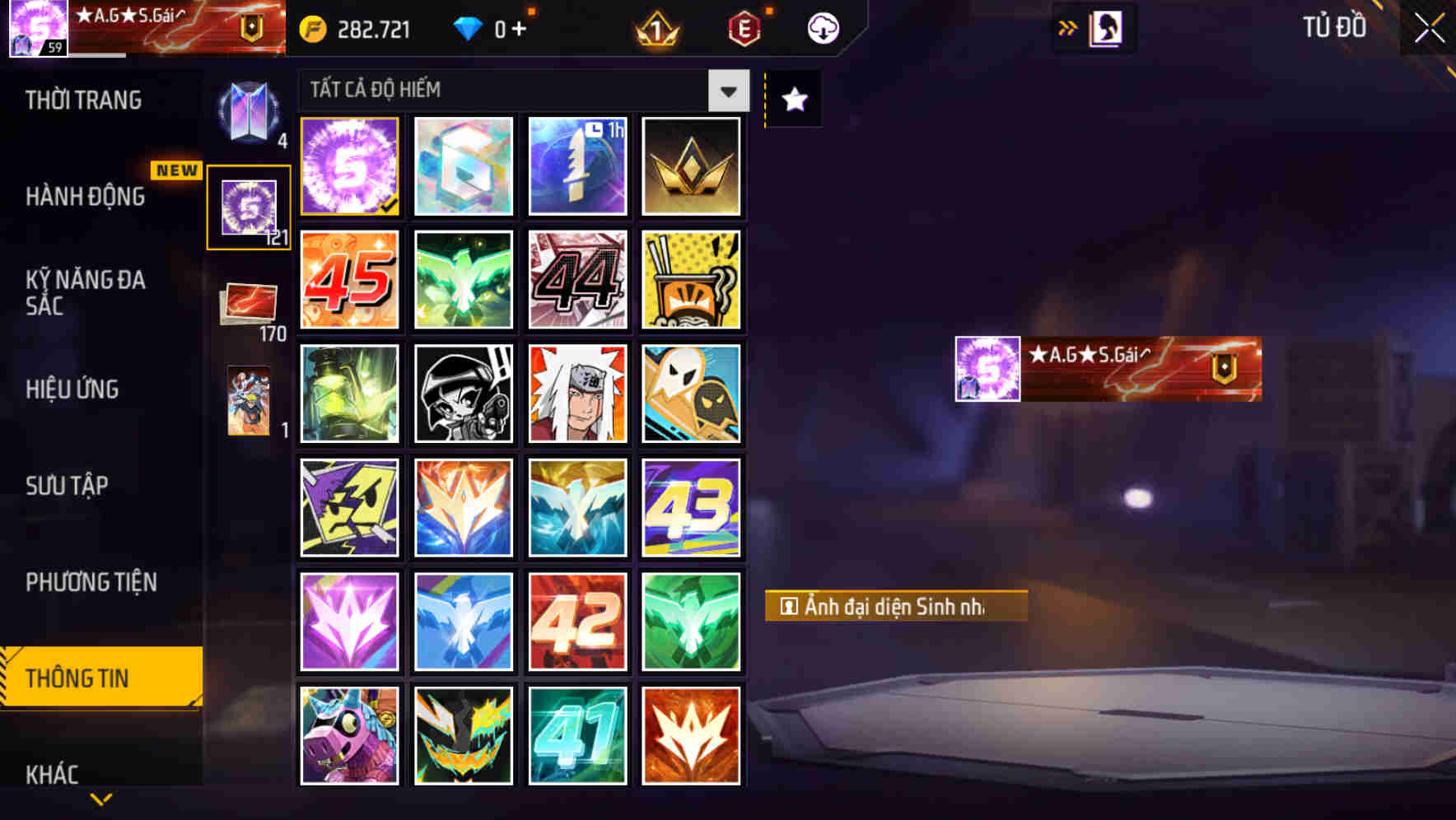Click the double-arrow expander near the top right
Screen dimensions: 1456x820
pos(1069,26)
